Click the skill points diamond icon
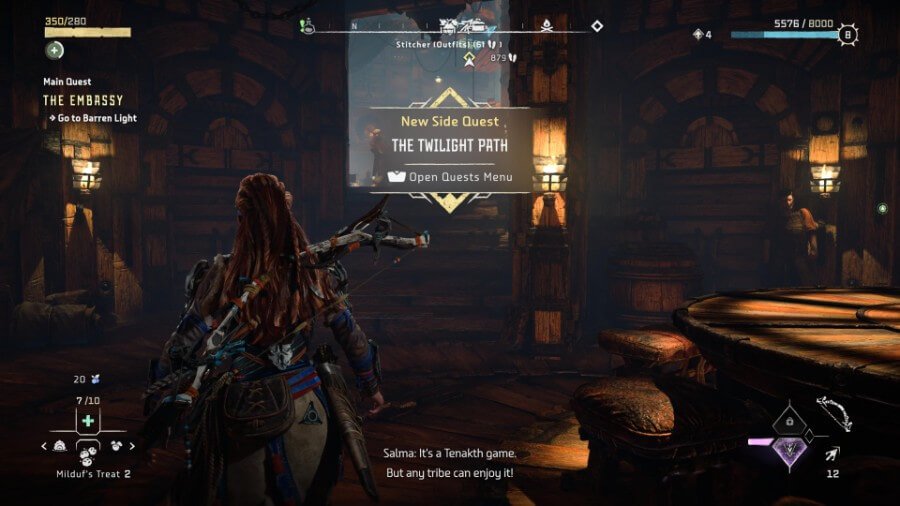 [697, 35]
